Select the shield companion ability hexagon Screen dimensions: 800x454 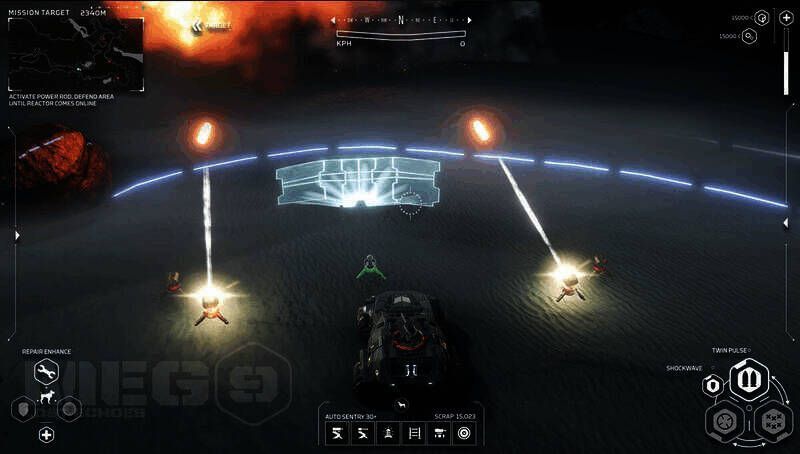pos(22,408)
